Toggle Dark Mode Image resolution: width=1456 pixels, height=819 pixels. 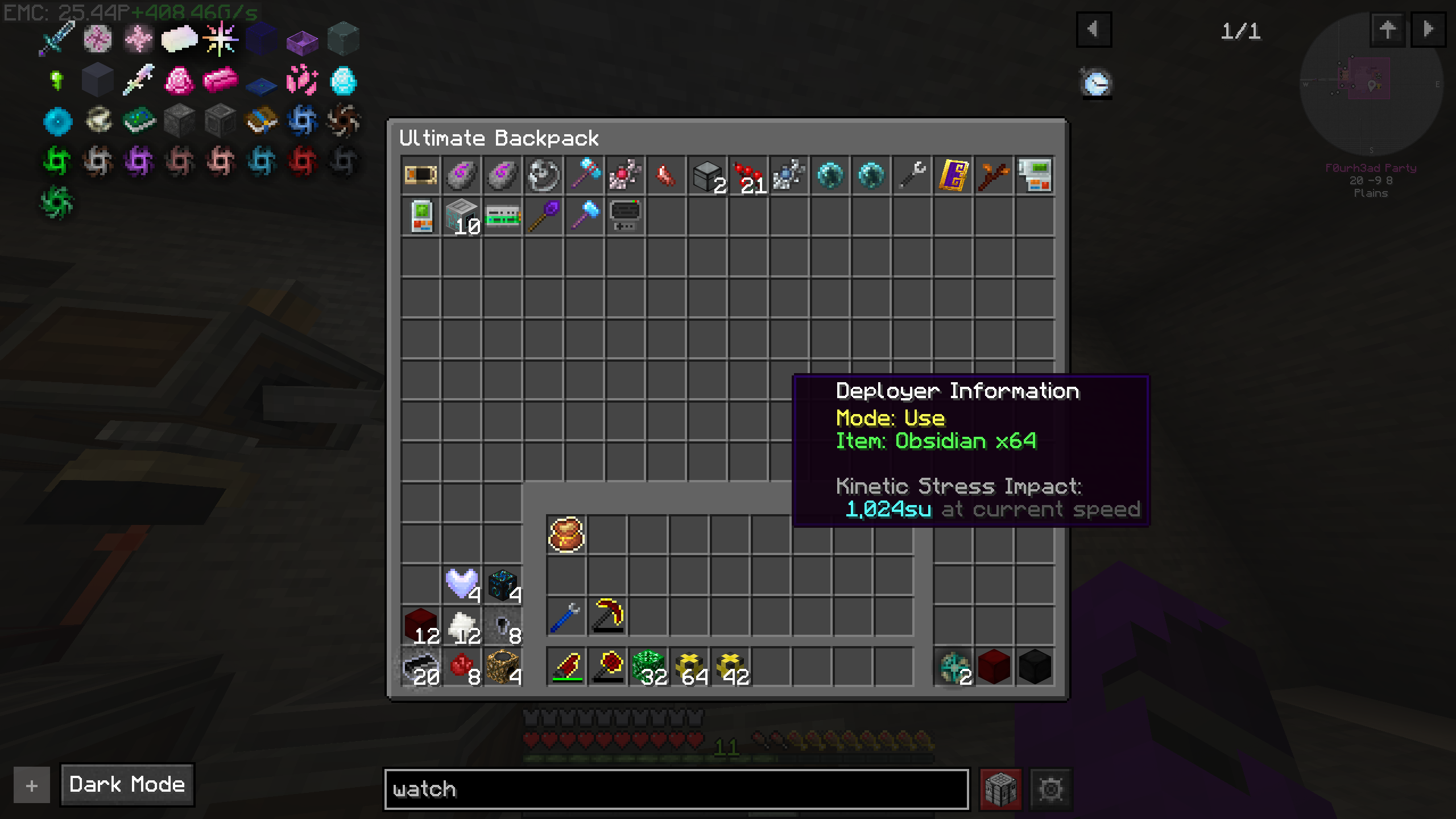[x=126, y=785]
